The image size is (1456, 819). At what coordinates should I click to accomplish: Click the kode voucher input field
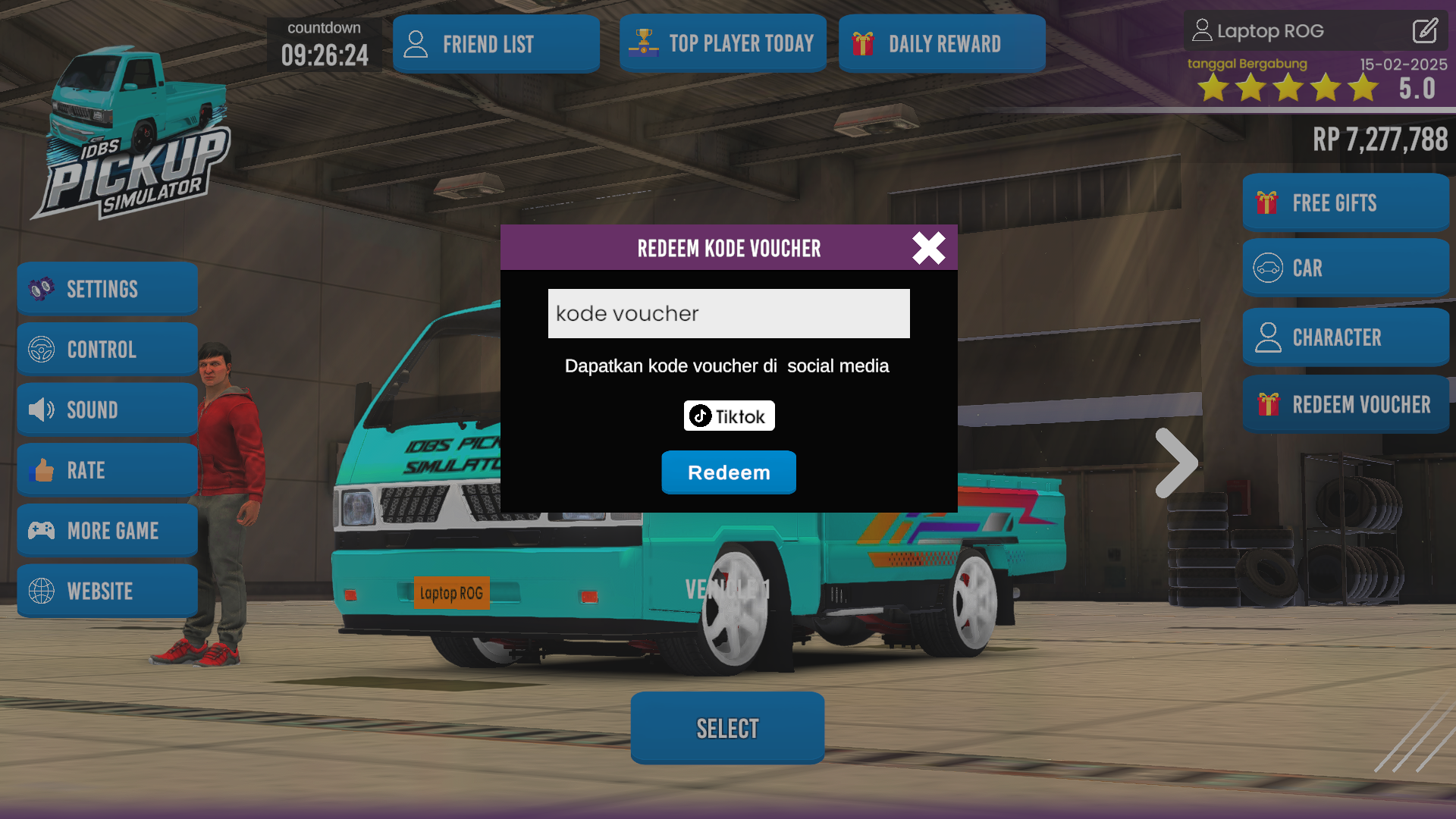coord(728,313)
